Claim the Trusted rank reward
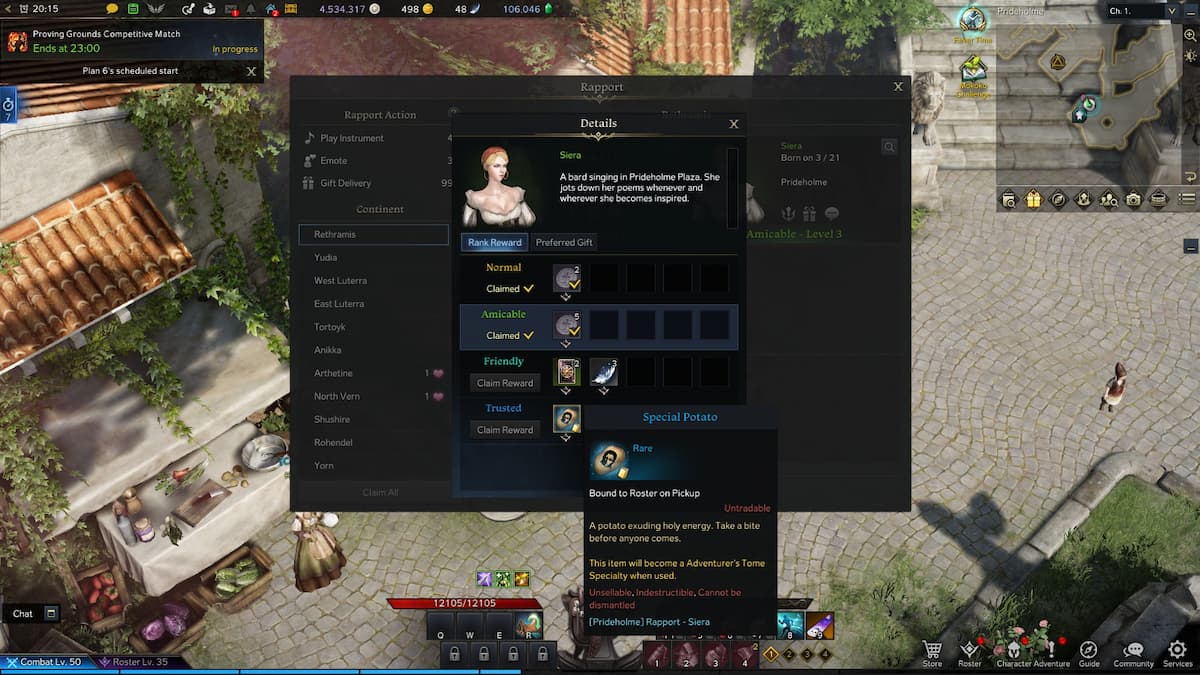The height and width of the screenshot is (675, 1200). (505, 430)
